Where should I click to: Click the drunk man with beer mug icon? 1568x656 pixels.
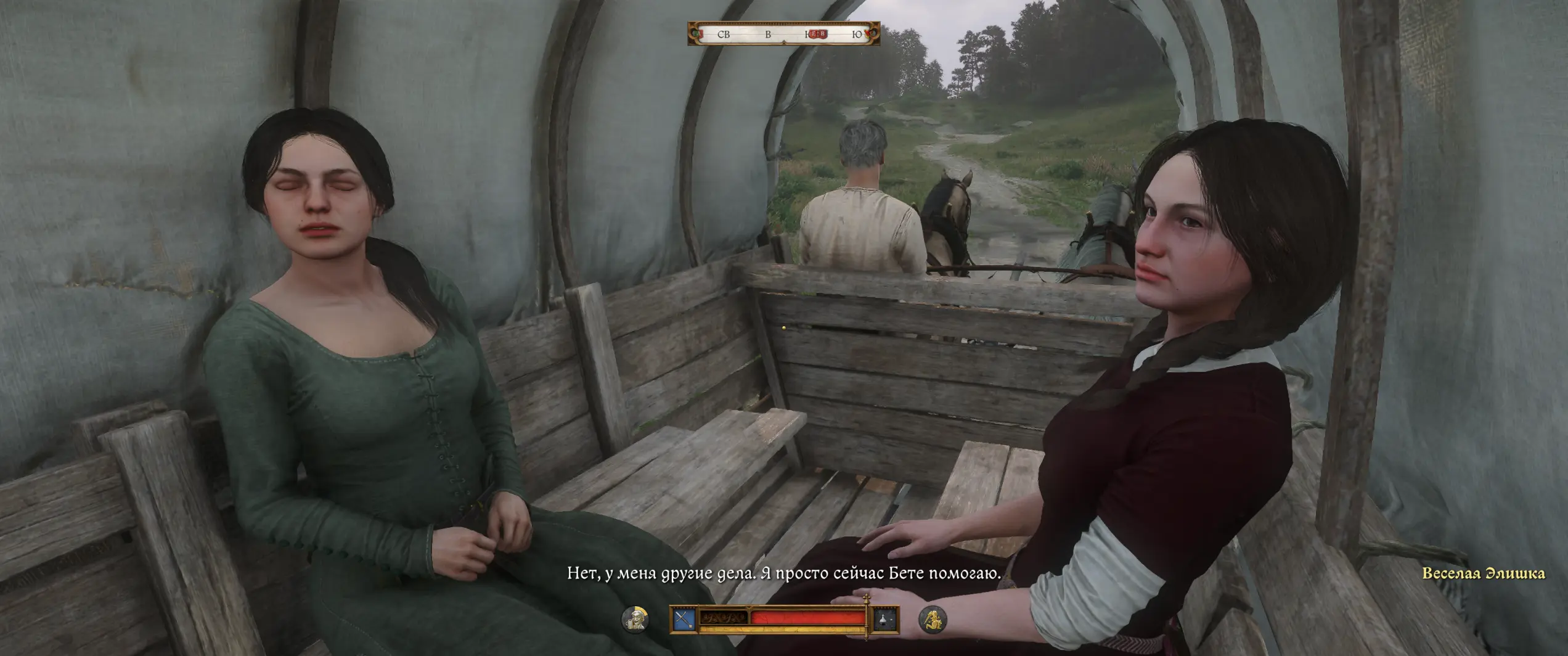click(x=635, y=618)
